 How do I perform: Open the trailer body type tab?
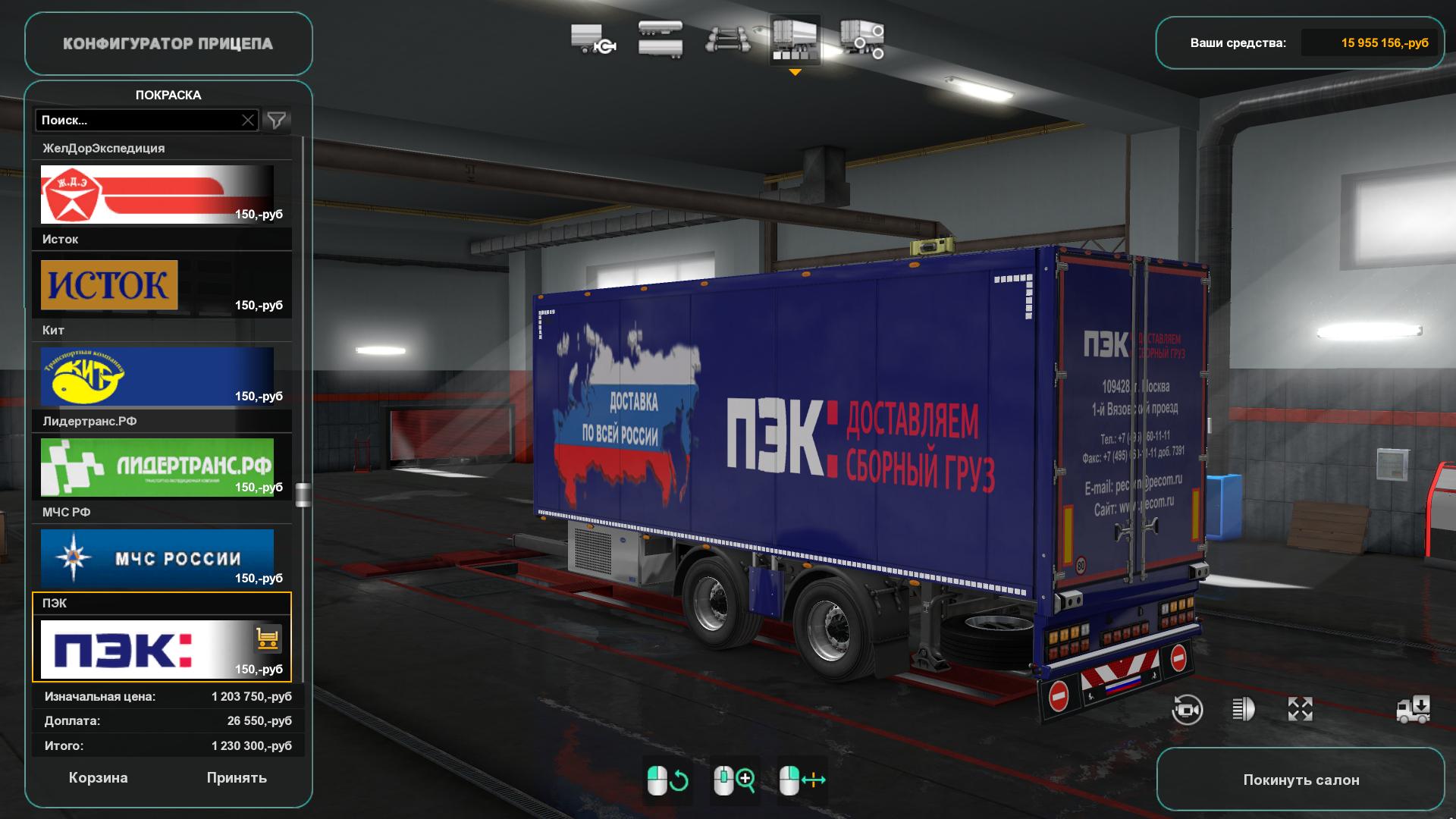[660, 39]
